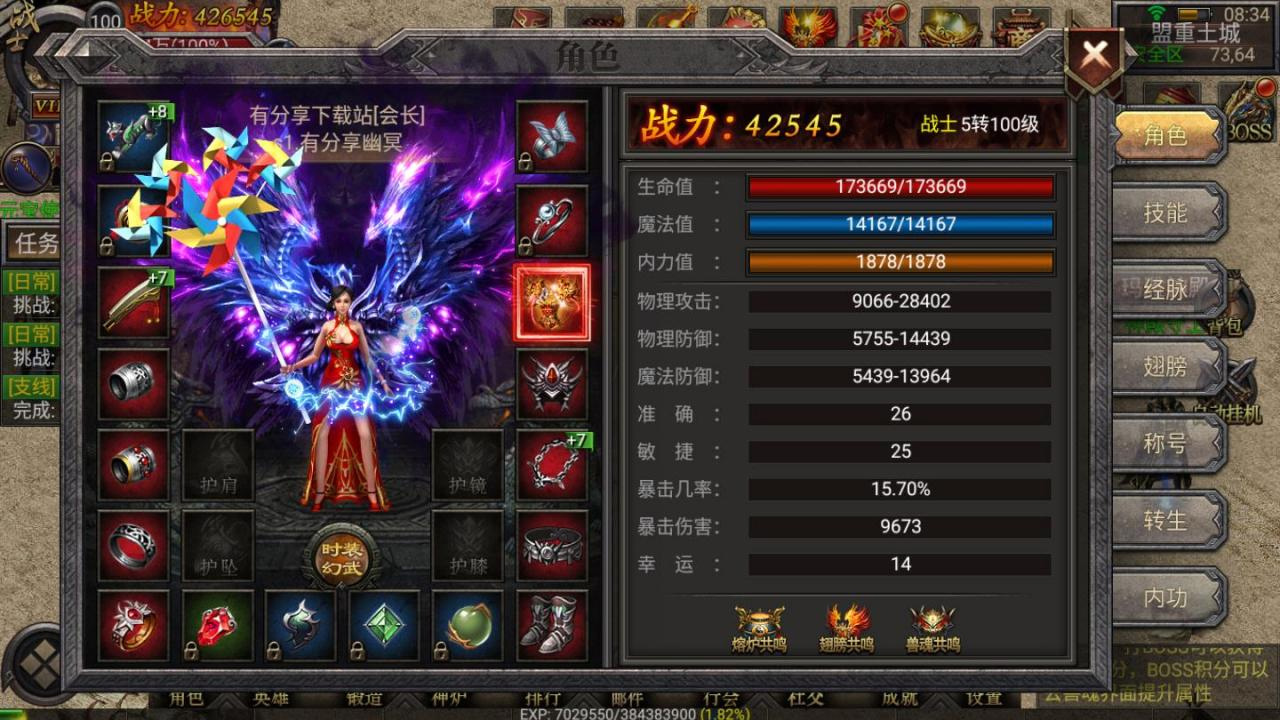Close the character panel

pyautogui.click(x=1094, y=57)
